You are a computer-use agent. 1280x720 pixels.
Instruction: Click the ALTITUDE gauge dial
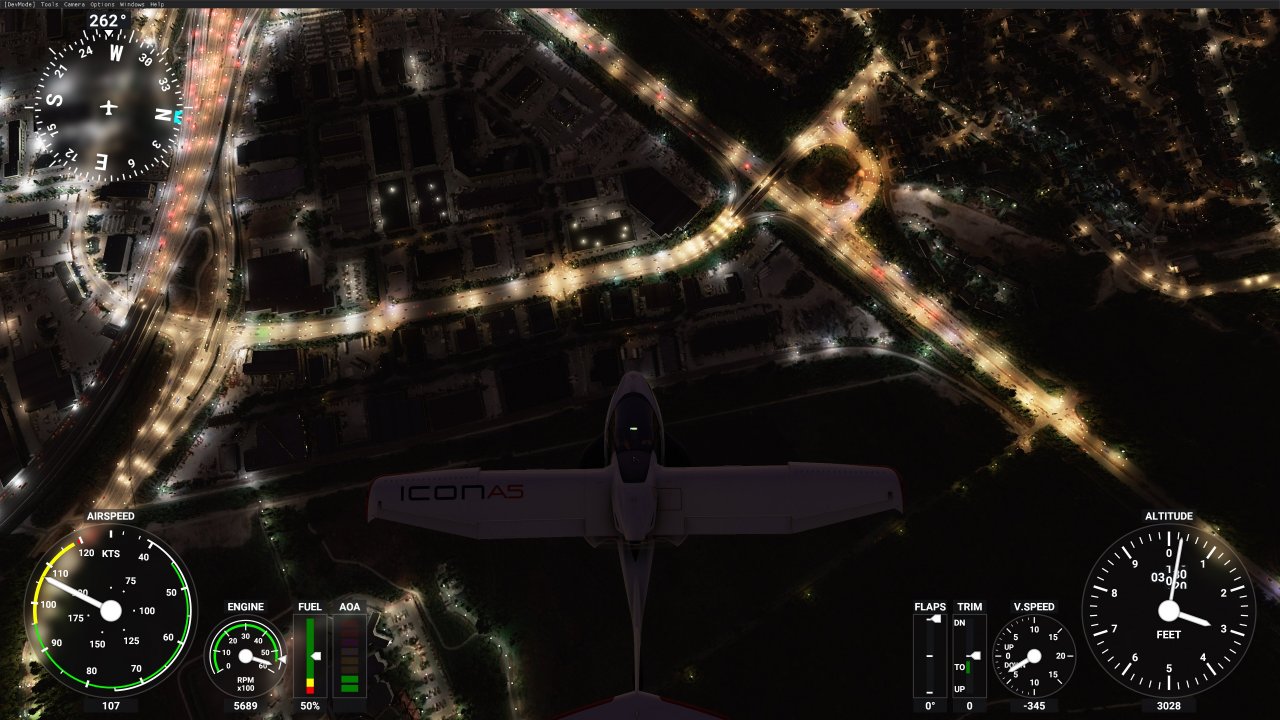pos(1167,608)
